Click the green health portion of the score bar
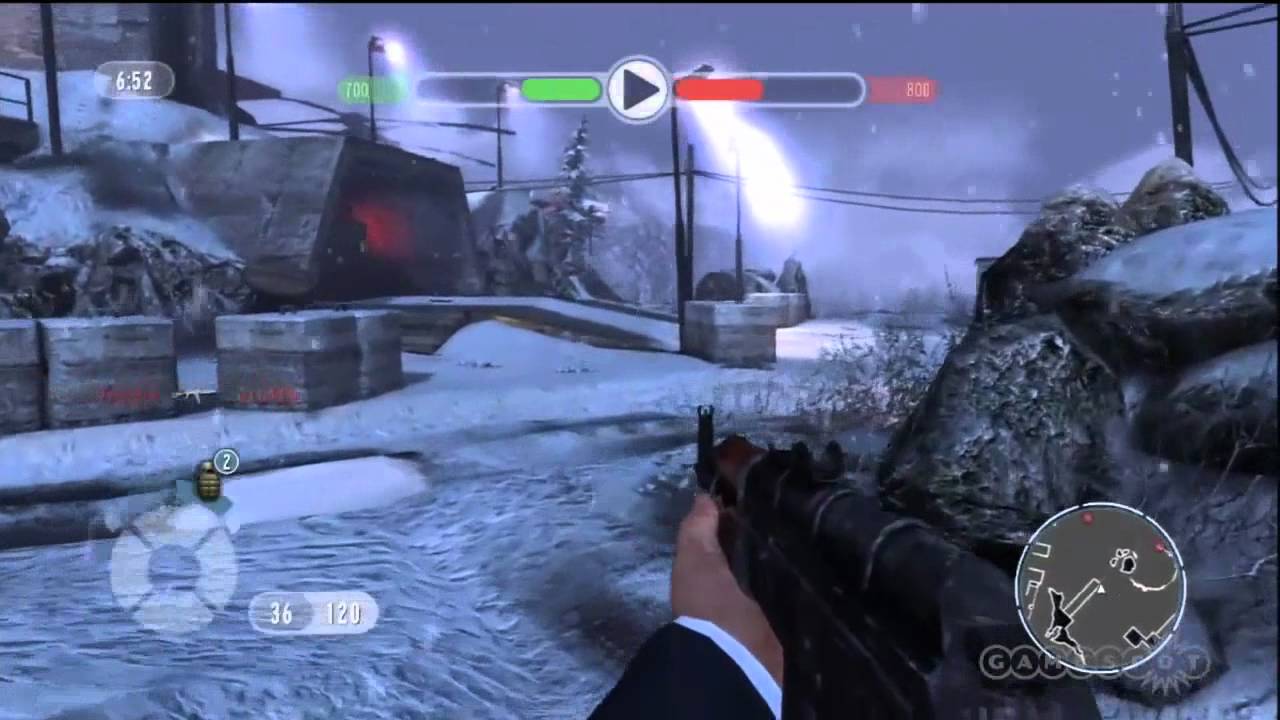Screen dimensions: 1280x720 pos(560,90)
